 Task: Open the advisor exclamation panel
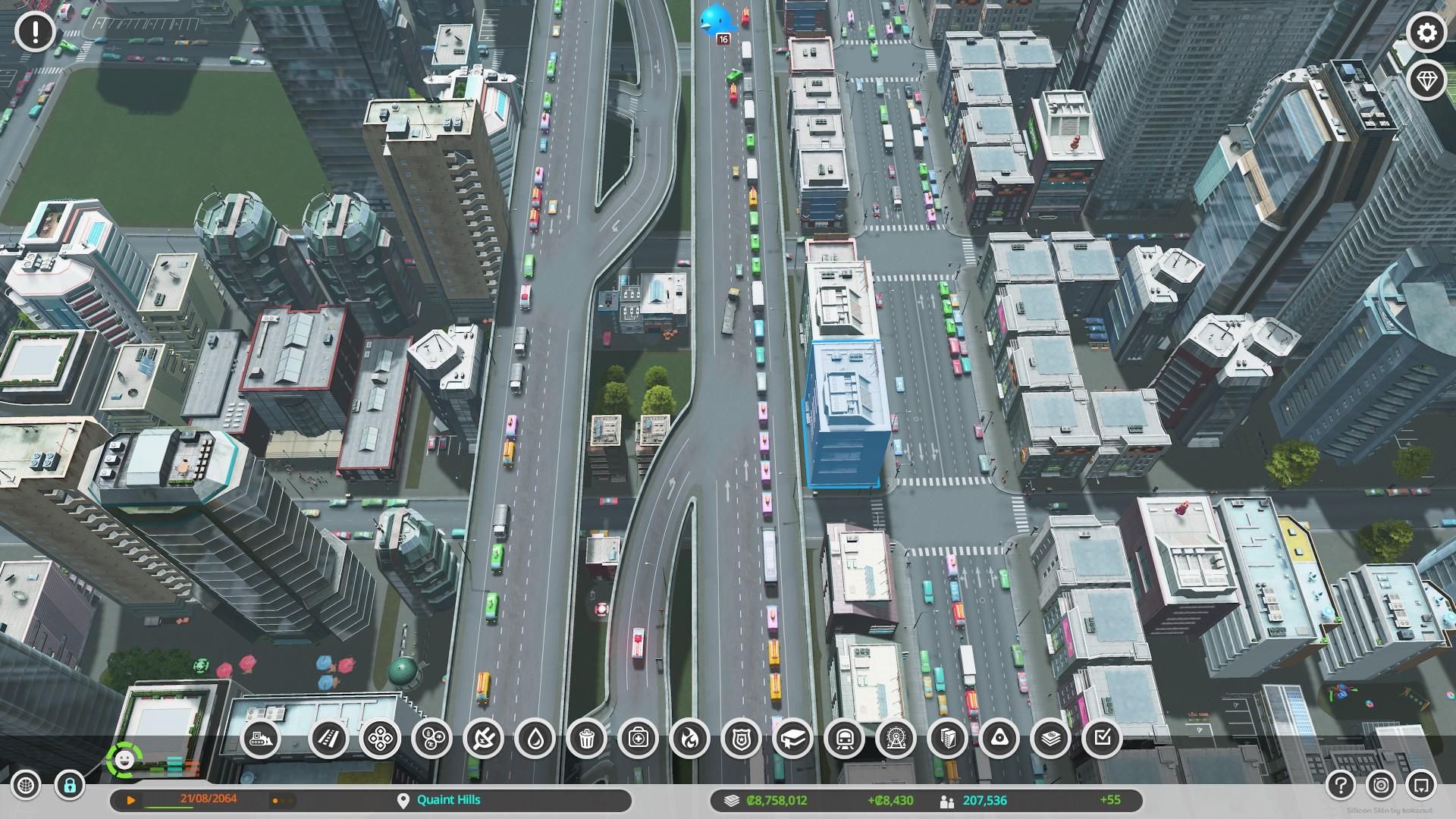[35, 33]
